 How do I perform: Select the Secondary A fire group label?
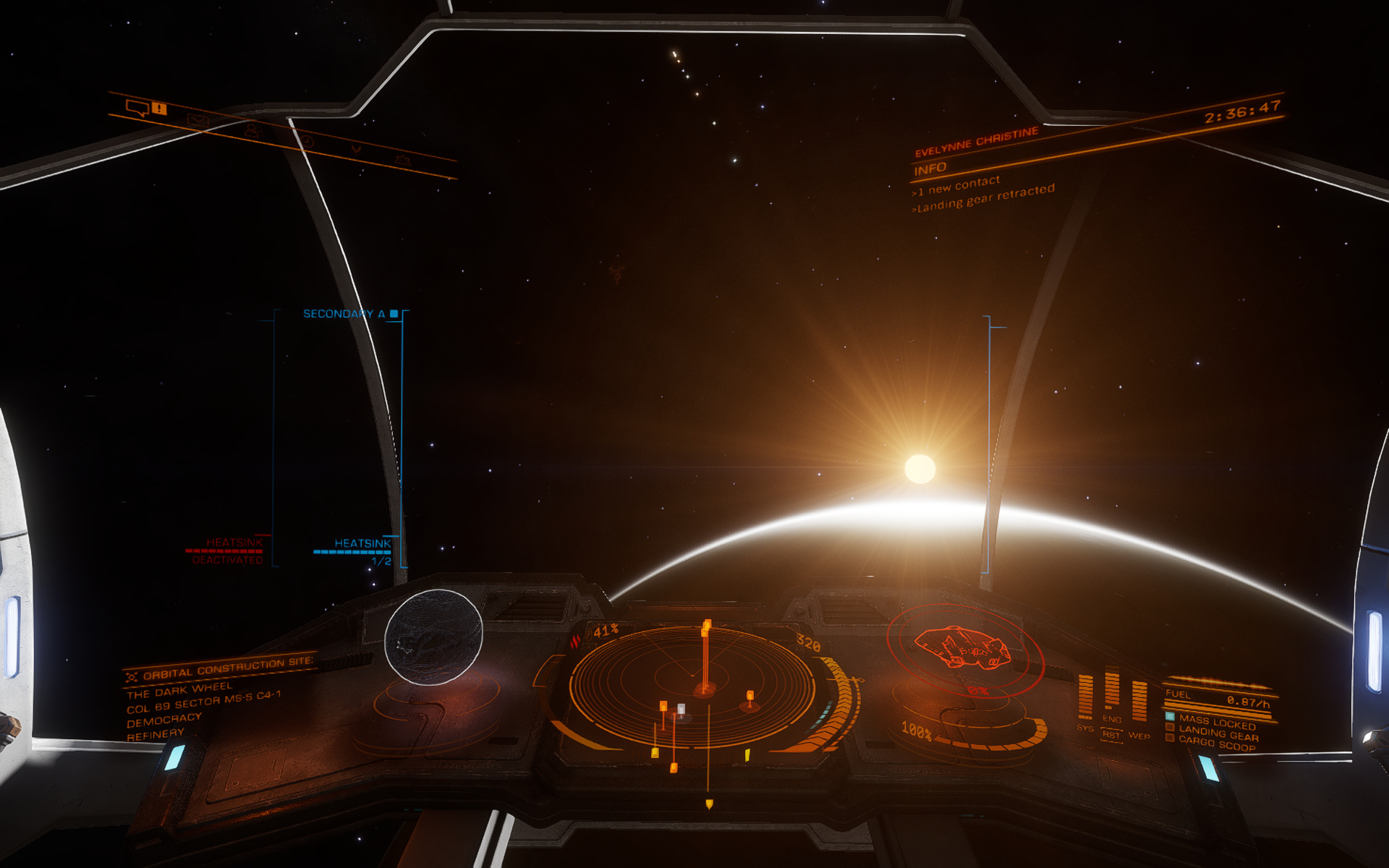pyautogui.click(x=344, y=314)
